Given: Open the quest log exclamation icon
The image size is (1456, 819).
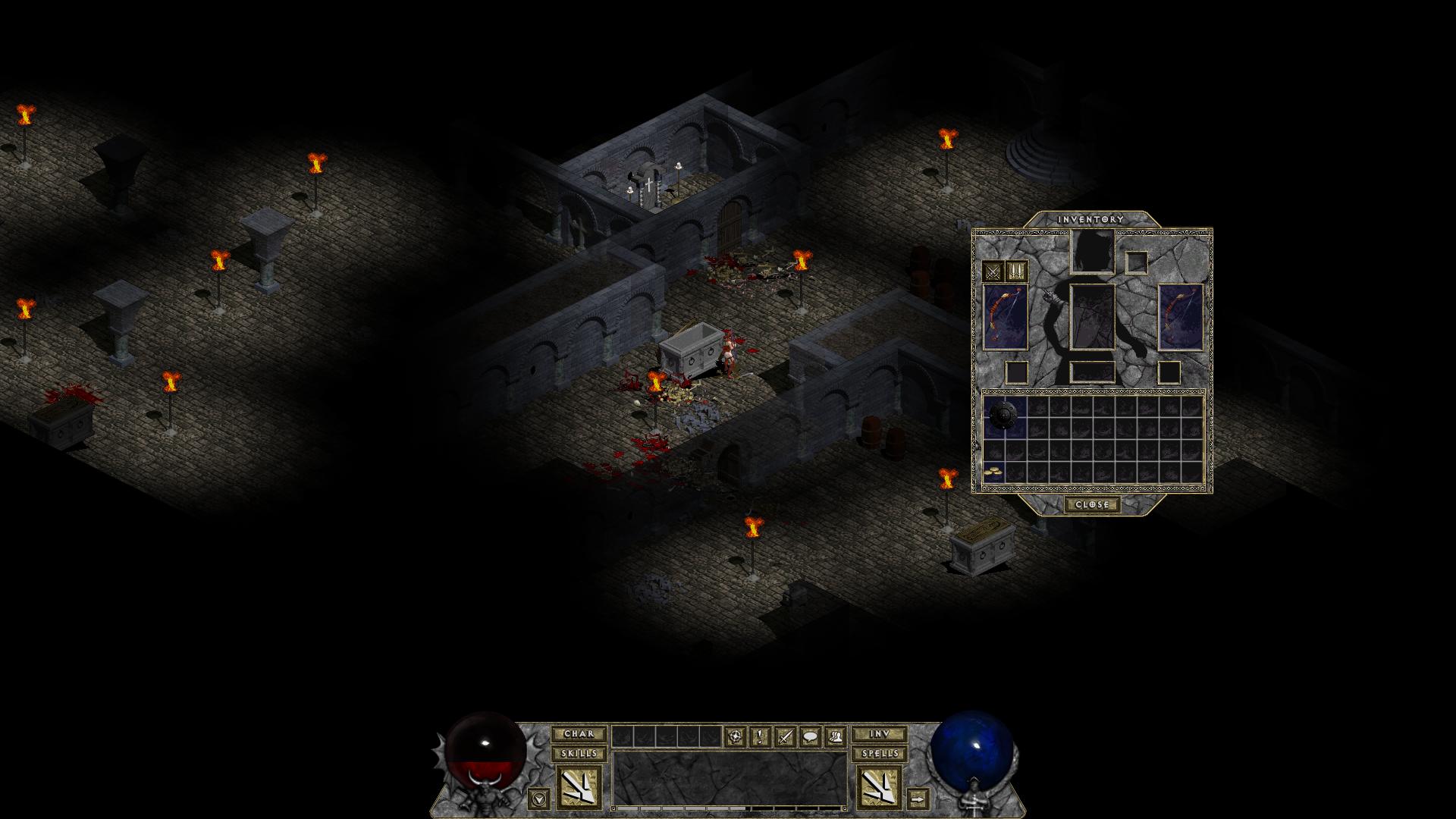Looking at the screenshot, I should 760,736.
